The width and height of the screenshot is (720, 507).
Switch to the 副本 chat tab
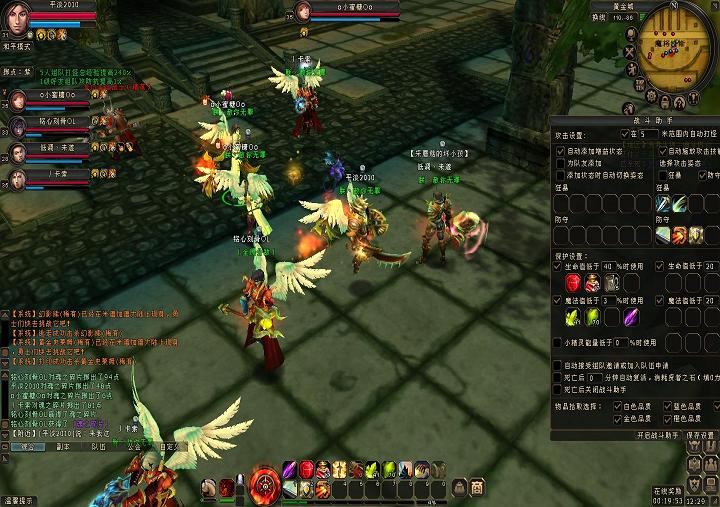point(63,447)
